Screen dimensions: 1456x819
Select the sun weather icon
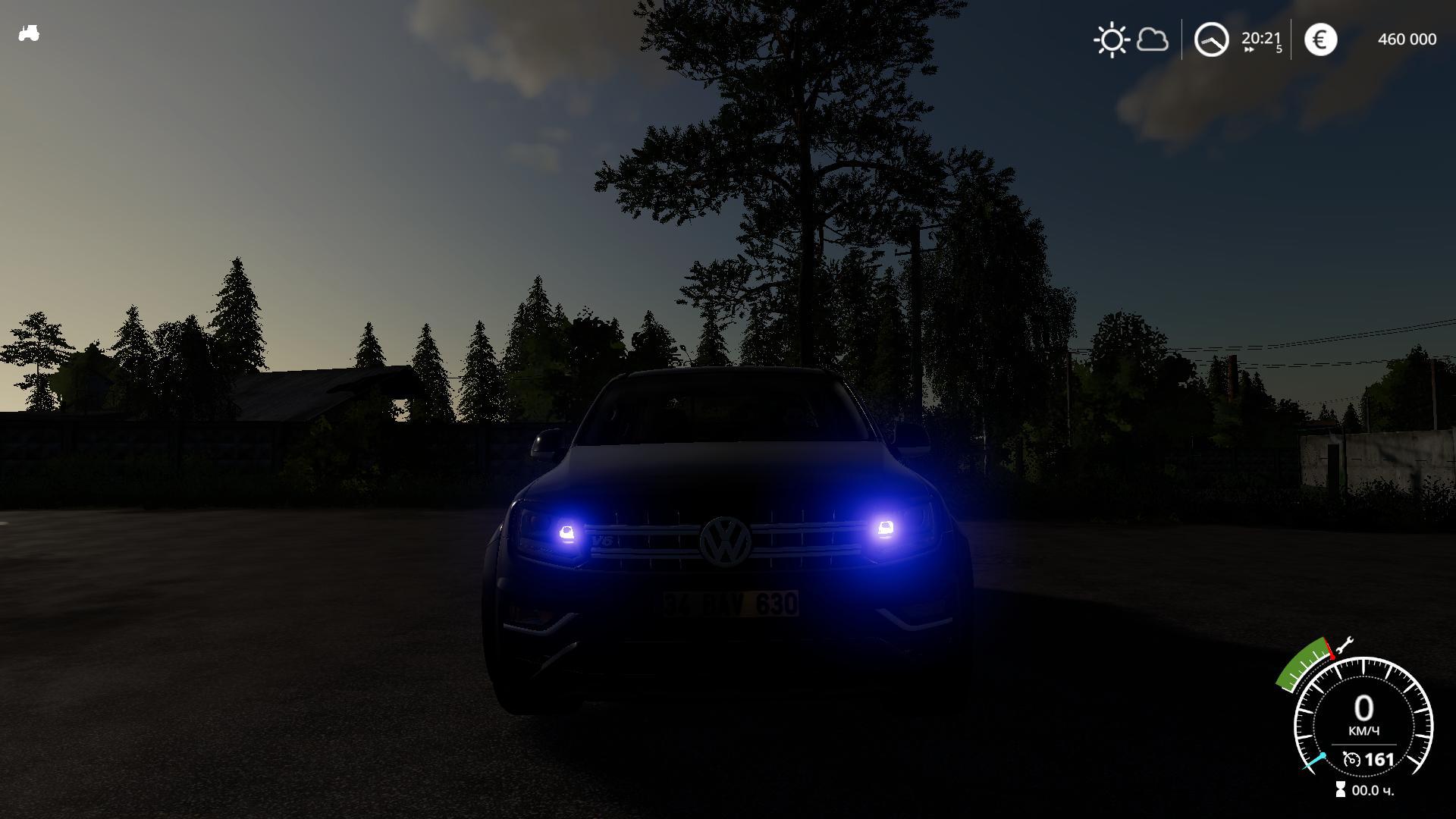1112,39
